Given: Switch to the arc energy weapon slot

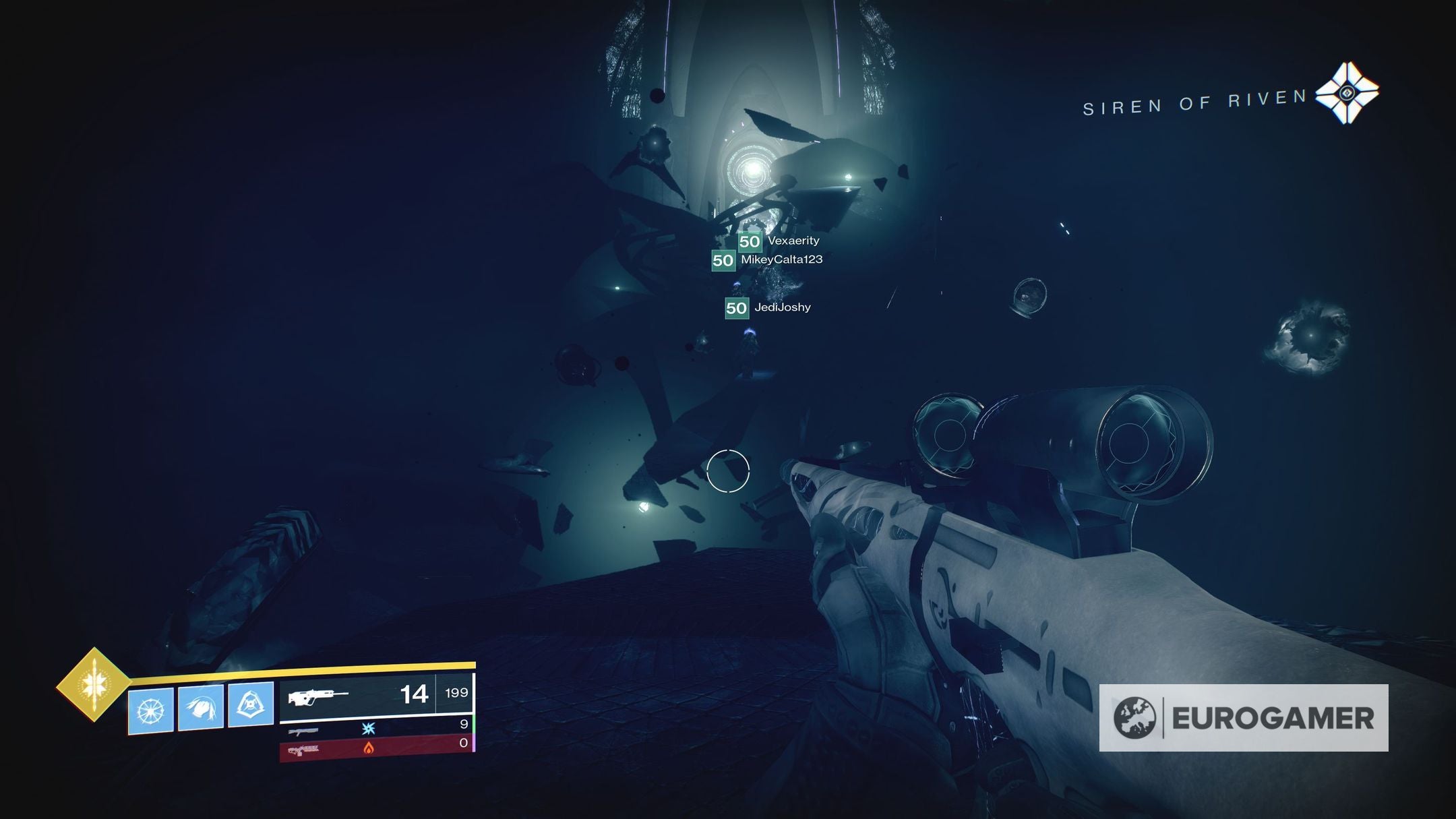Looking at the screenshot, I should coord(376,727).
